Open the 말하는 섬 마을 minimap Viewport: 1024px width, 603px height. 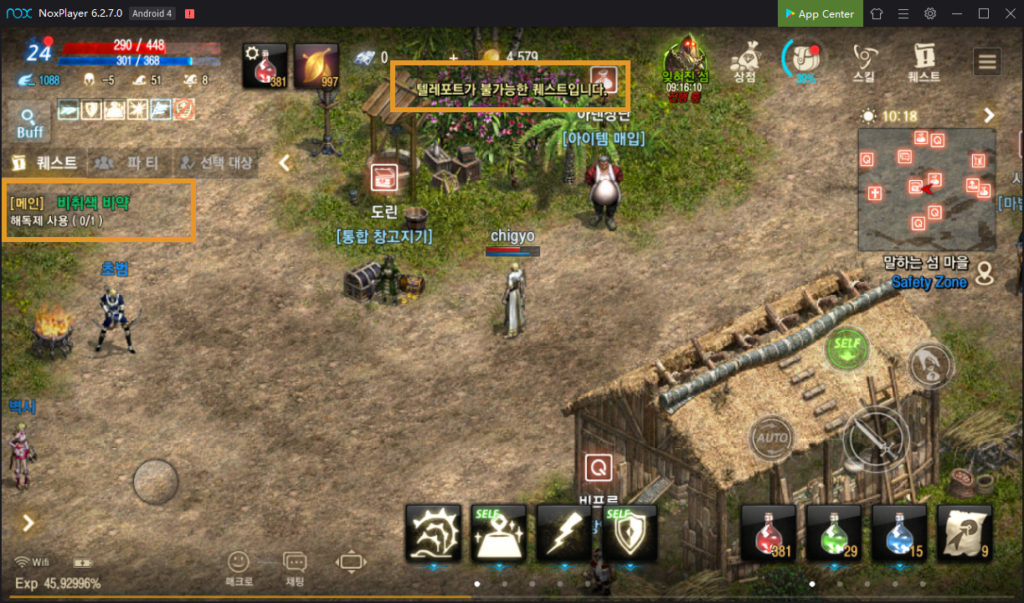926,188
